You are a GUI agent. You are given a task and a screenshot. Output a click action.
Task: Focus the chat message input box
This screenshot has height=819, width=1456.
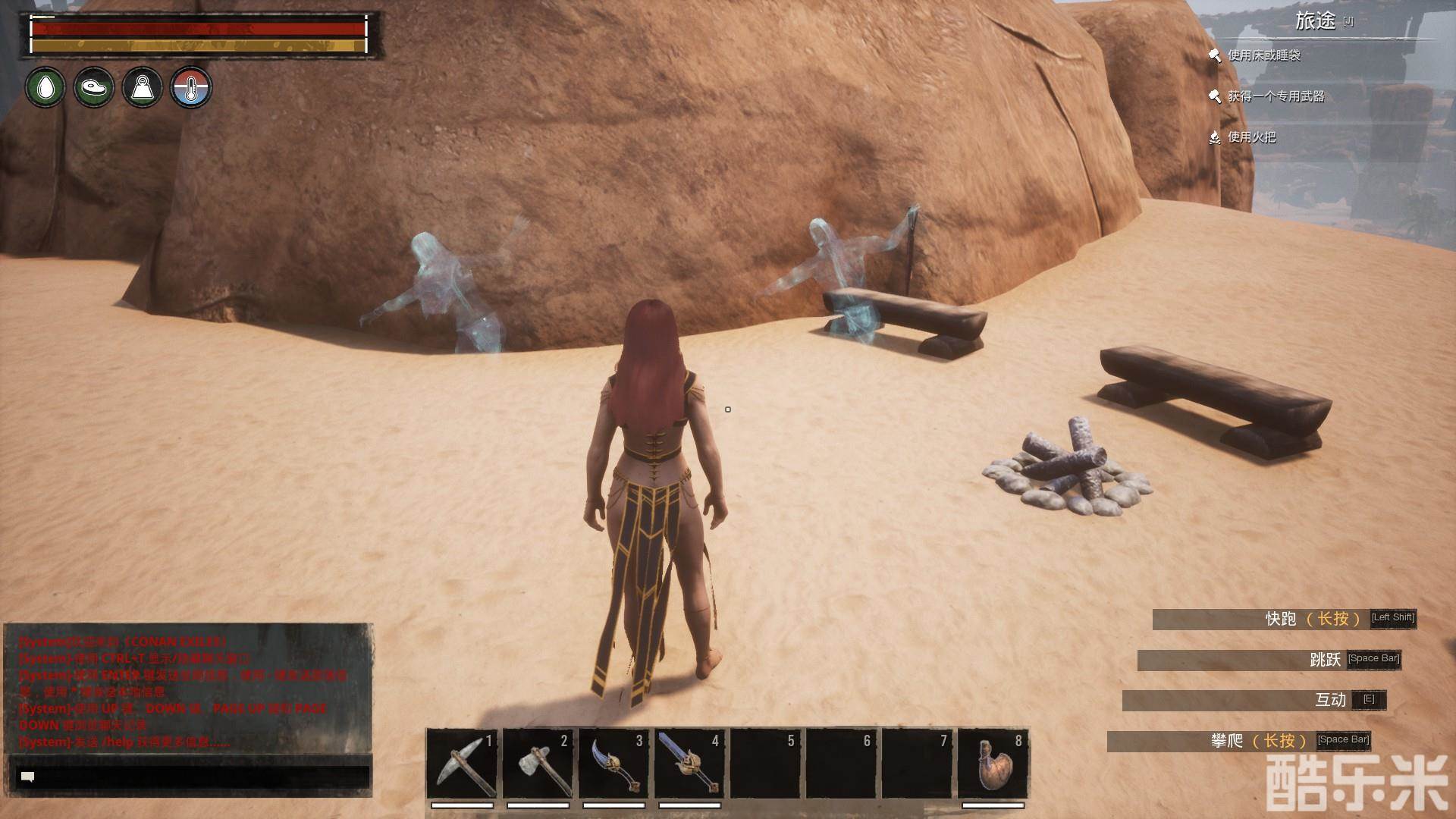point(193,777)
